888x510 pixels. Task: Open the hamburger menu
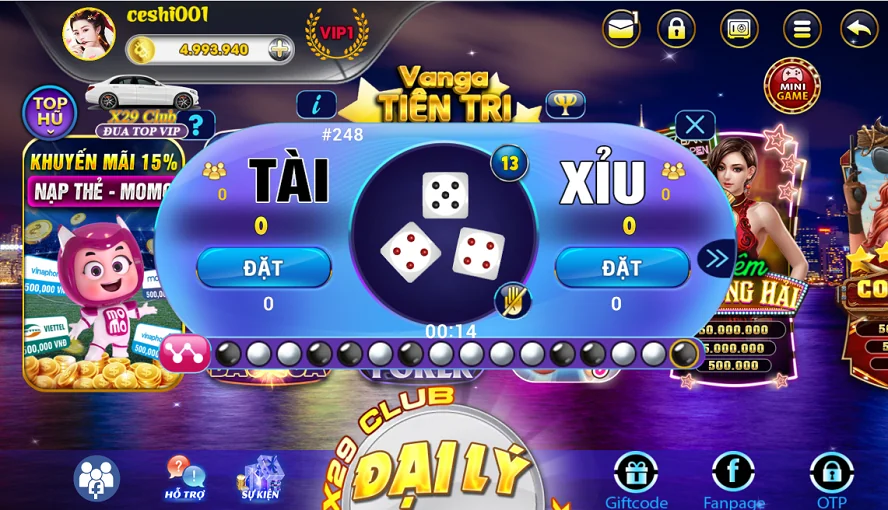click(x=801, y=28)
